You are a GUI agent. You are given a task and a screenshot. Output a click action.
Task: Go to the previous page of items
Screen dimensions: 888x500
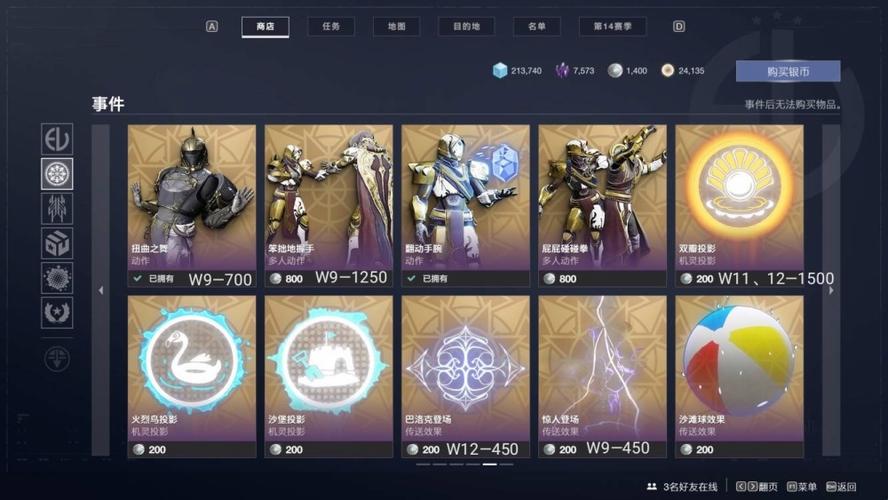click(100, 291)
